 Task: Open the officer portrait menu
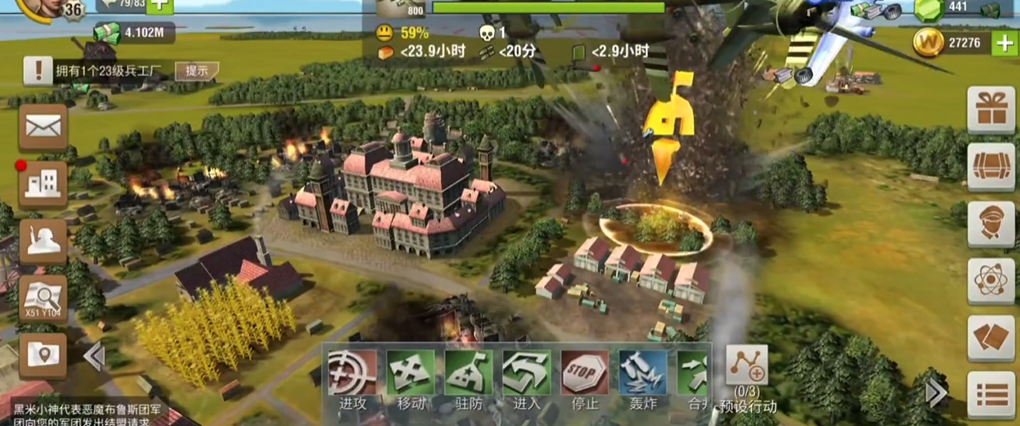pyautogui.click(x=990, y=224)
